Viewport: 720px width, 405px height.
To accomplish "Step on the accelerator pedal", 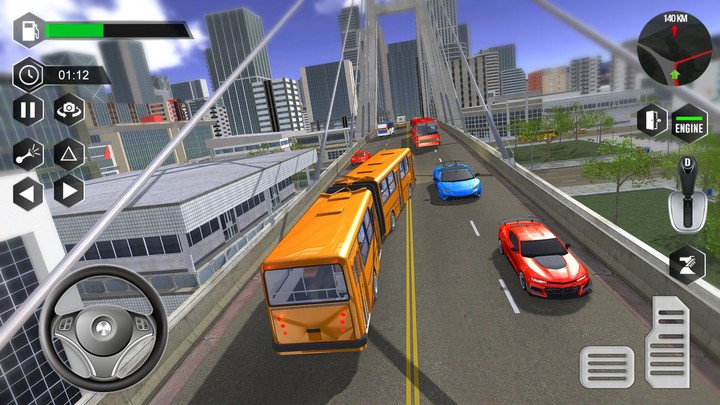I will tap(667, 341).
